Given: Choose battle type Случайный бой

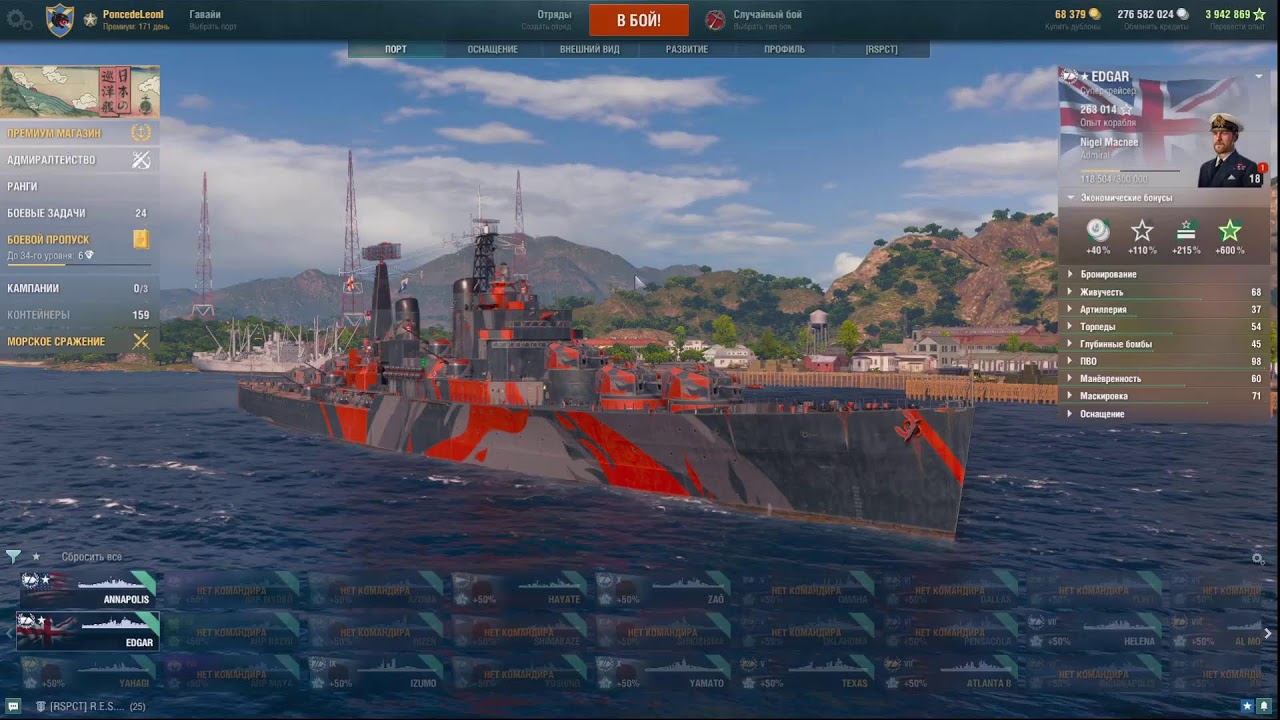Looking at the screenshot, I should tap(766, 15).
